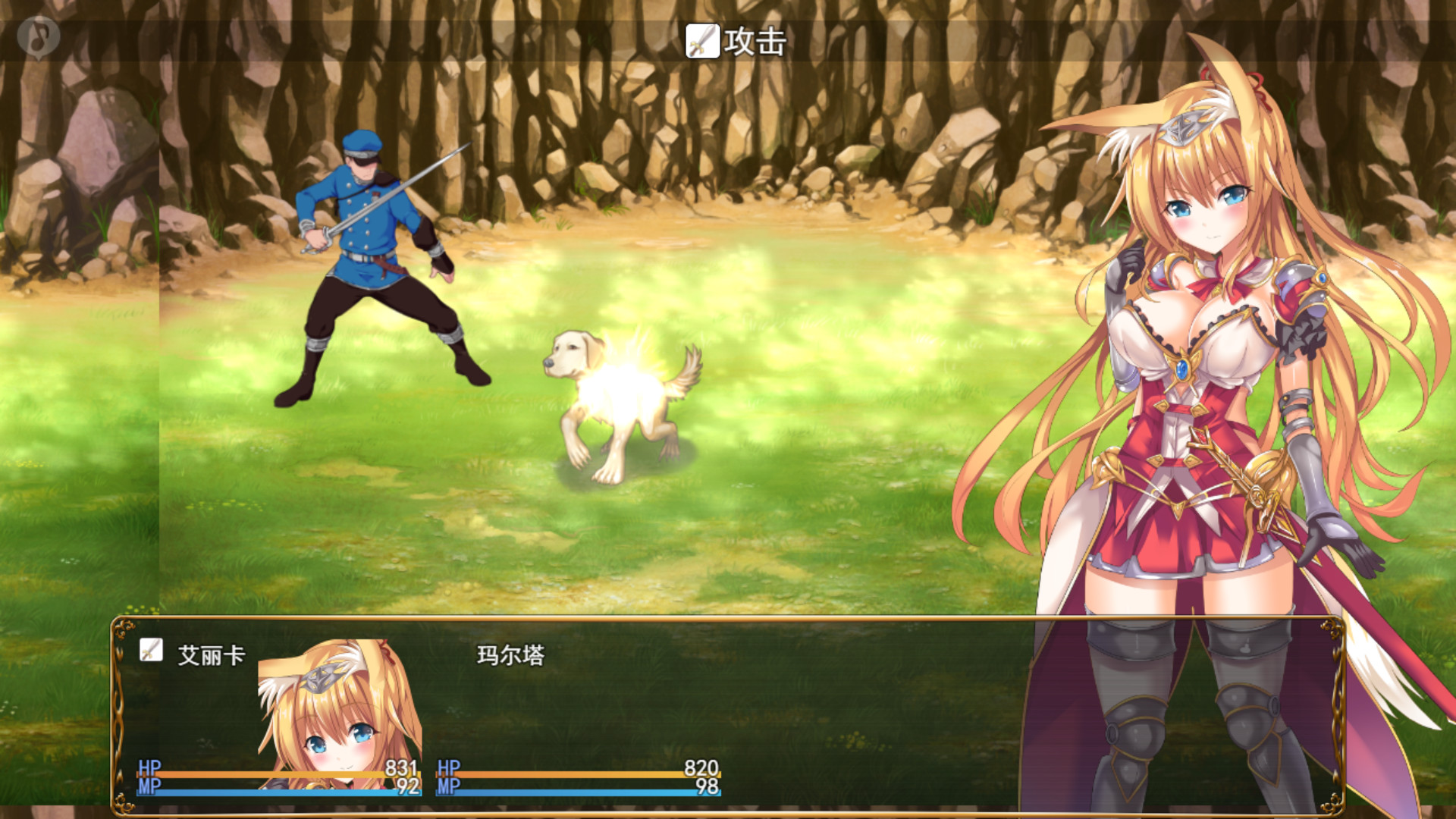Click the HP label for 玛尔塔
The height and width of the screenshot is (819, 1456).
[447, 769]
